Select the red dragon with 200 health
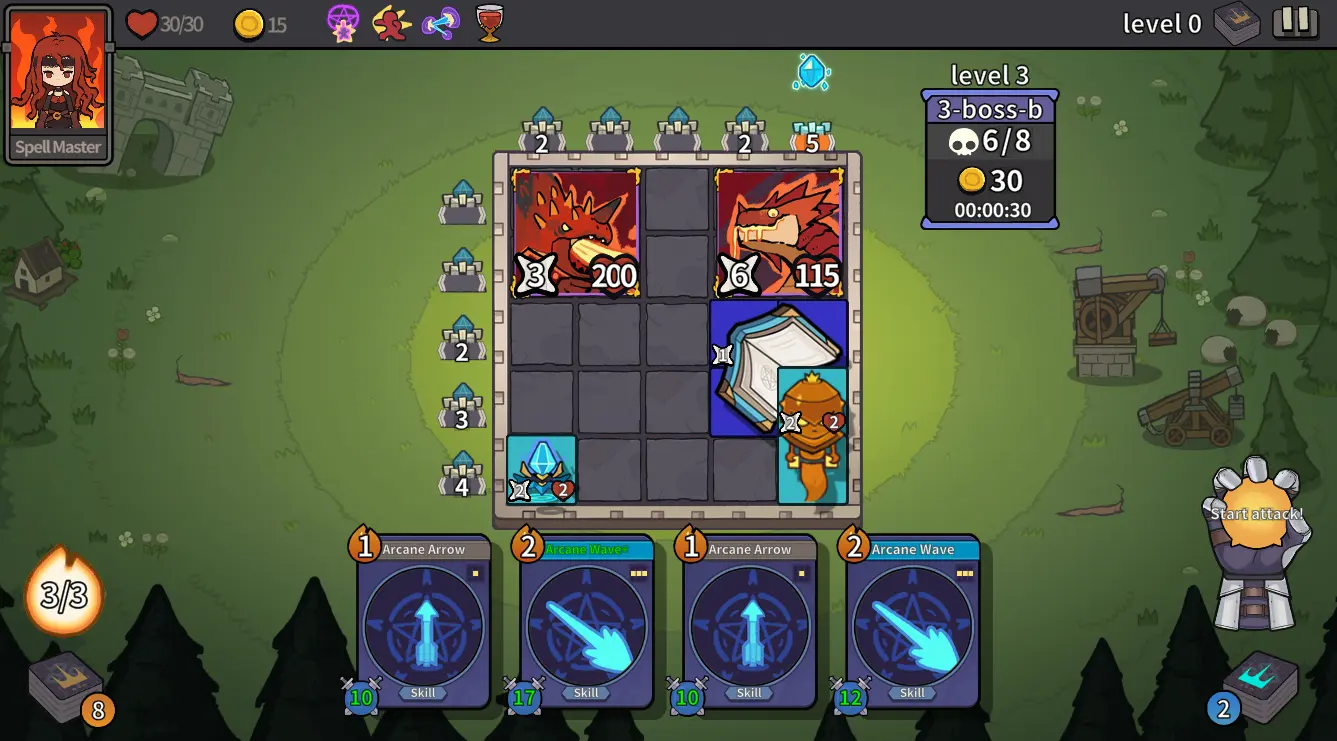1337x741 pixels. [575, 233]
